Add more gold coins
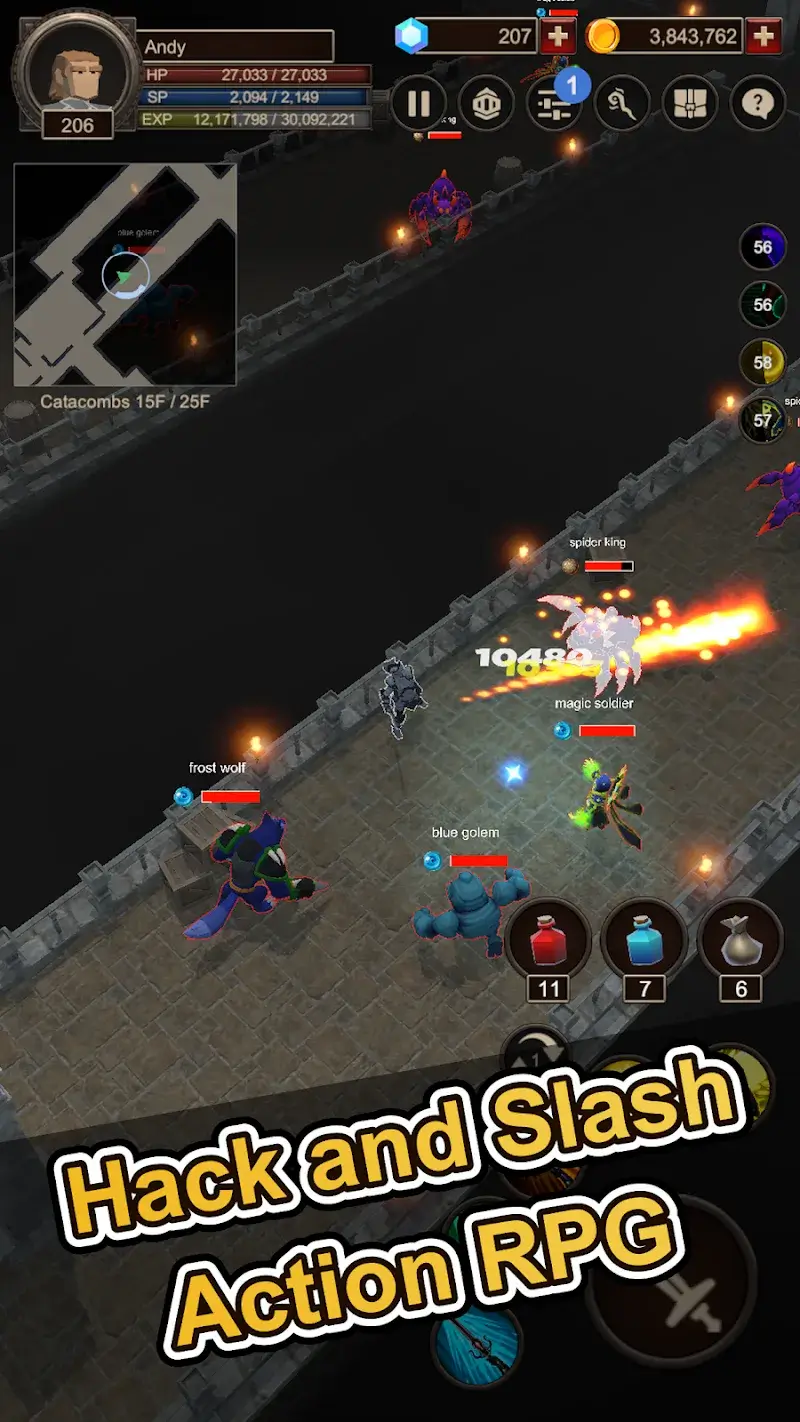The image size is (800, 1422). tap(764, 37)
